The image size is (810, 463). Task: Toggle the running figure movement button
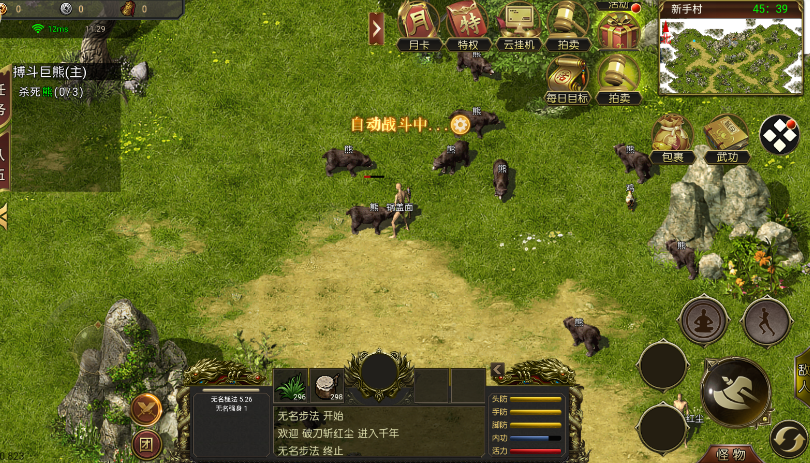766,321
